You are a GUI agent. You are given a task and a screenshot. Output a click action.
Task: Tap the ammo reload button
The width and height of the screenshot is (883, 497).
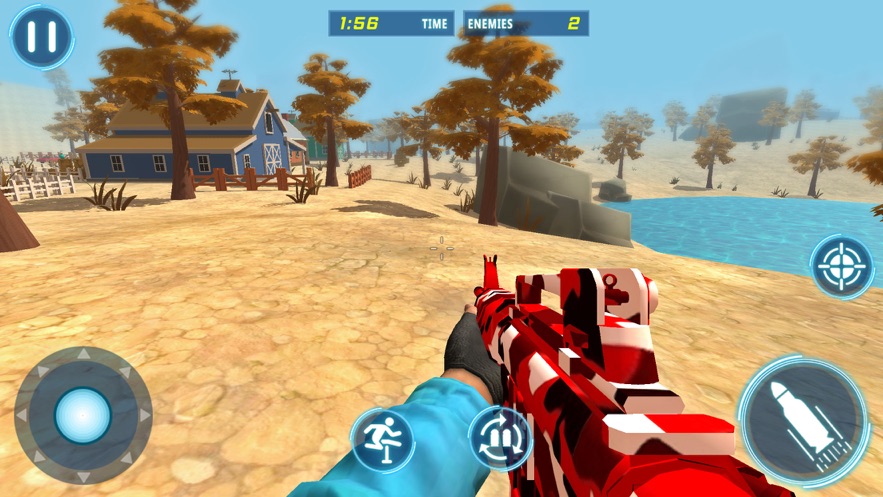[499, 437]
